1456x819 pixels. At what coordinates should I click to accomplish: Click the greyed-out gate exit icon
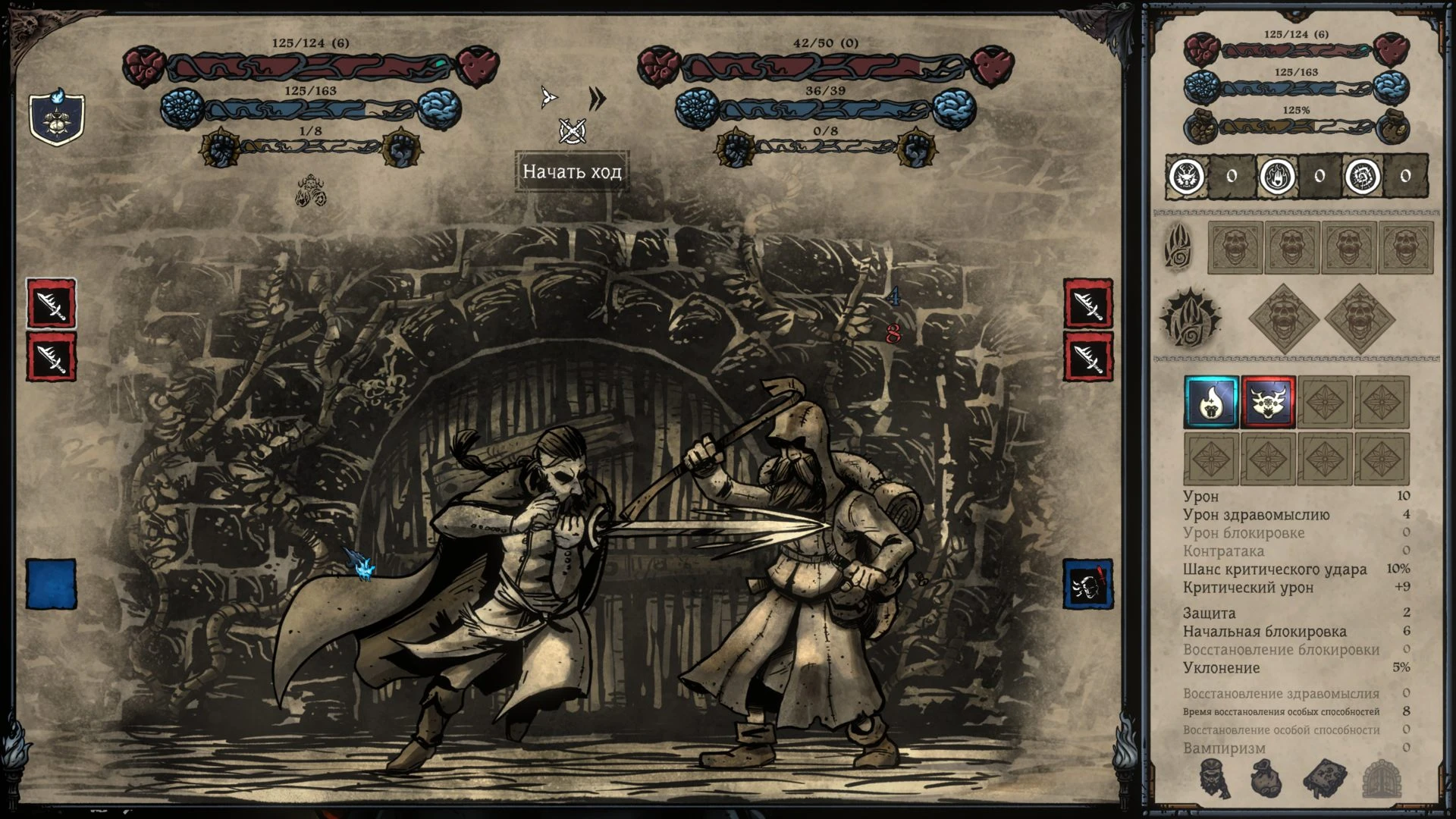pos(1380,779)
